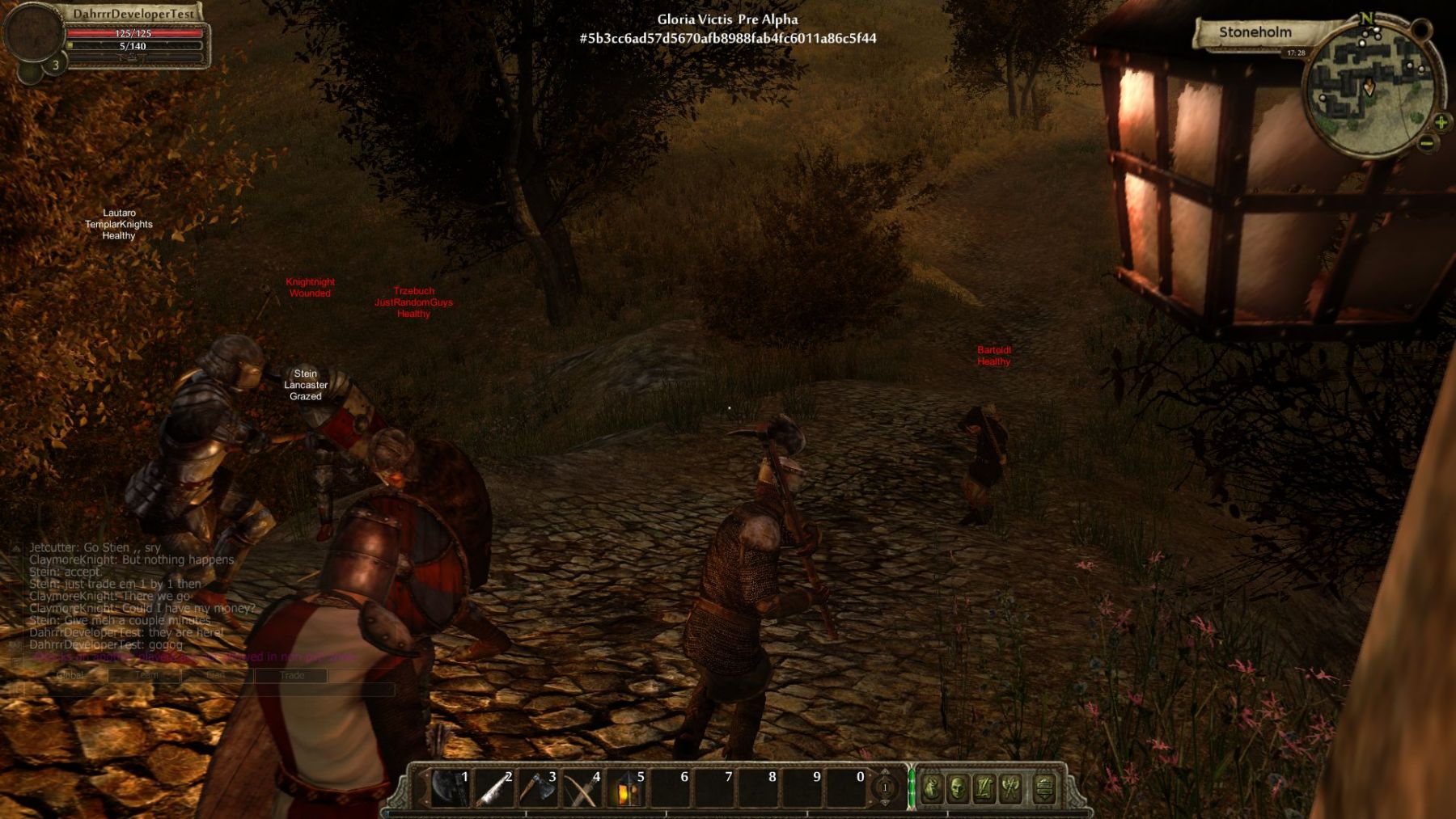Zoom in the minimap with plus button
This screenshot has height=819, width=1456.
pyautogui.click(x=1441, y=123)
